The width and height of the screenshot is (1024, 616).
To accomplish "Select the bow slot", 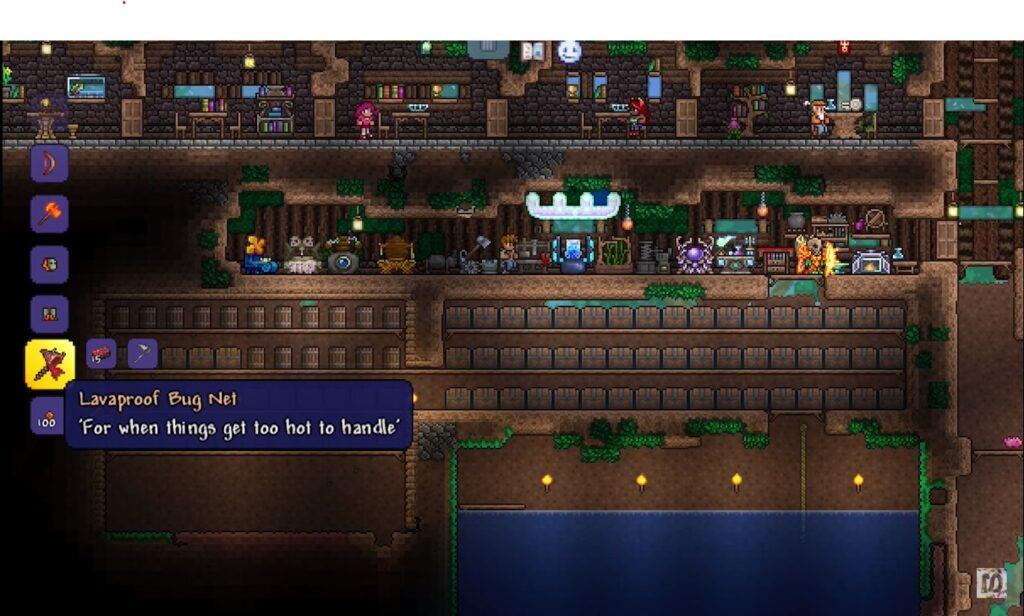I will 49,164.
